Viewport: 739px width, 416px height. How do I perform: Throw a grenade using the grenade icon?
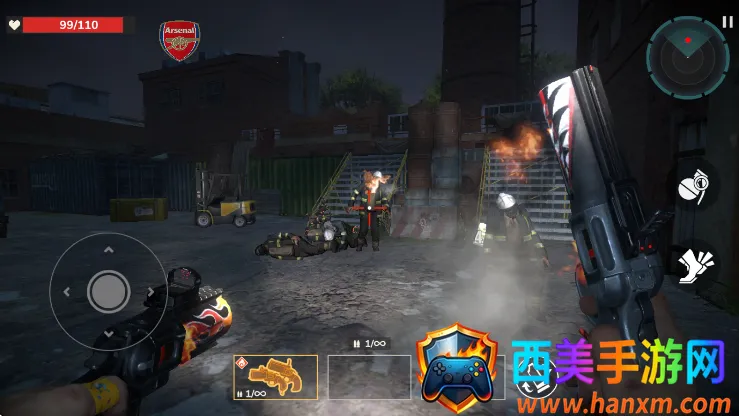pos(694,187)
